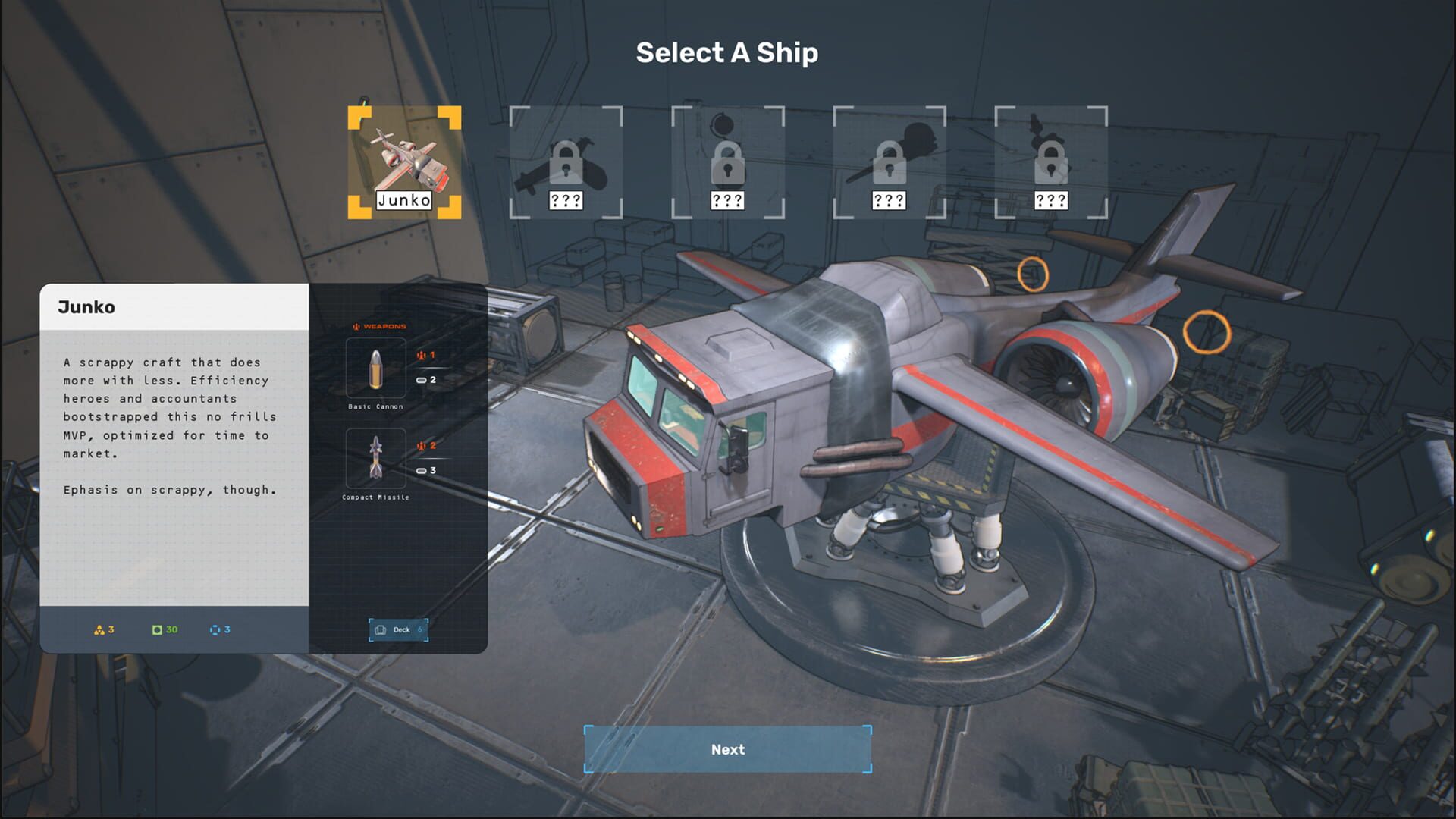The height and width of the screenshot is (819, 1456).
Task: Inspect the Compact Missile weapon icon
Action: pyautogui.click(x=376, y=458)
